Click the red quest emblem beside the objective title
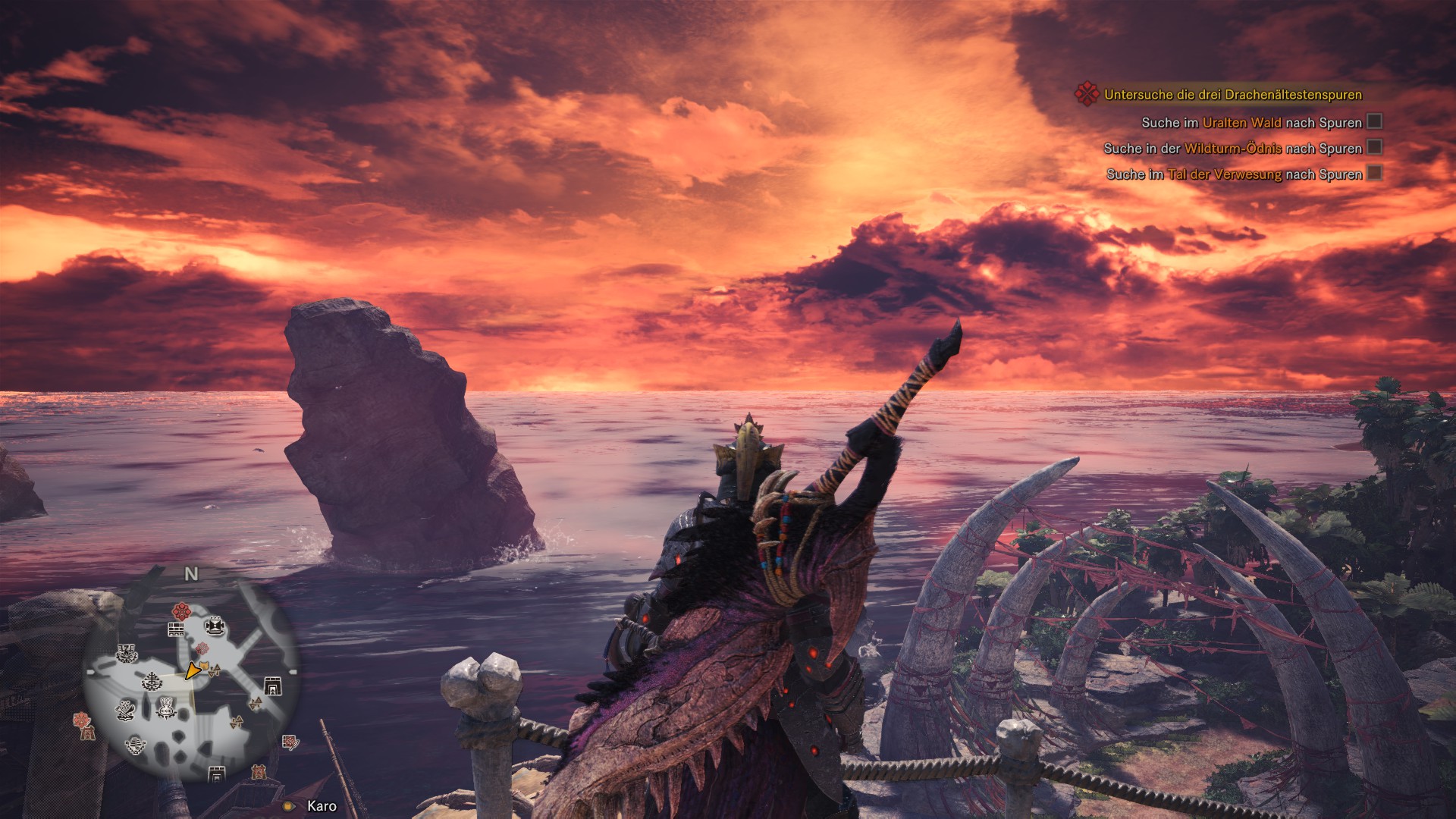This screenshot has width=1456, height=819. [1087, 94]
